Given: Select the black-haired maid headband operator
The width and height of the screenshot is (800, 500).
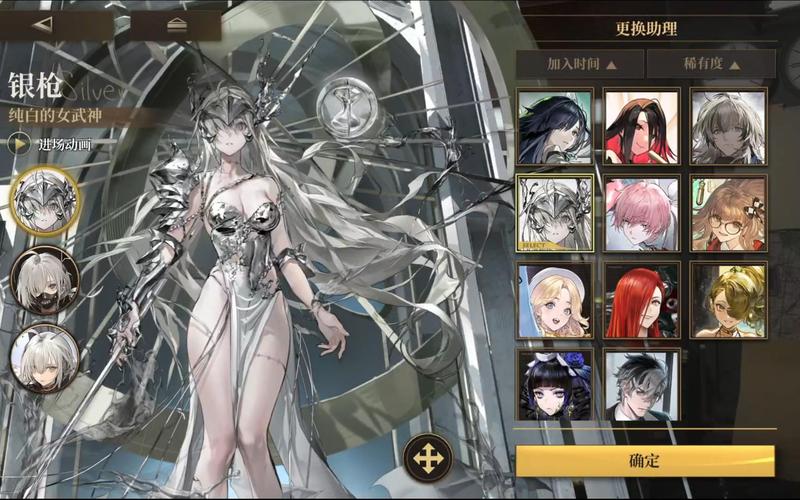Looking at the screenshot, I should click(x=555, y=385).
